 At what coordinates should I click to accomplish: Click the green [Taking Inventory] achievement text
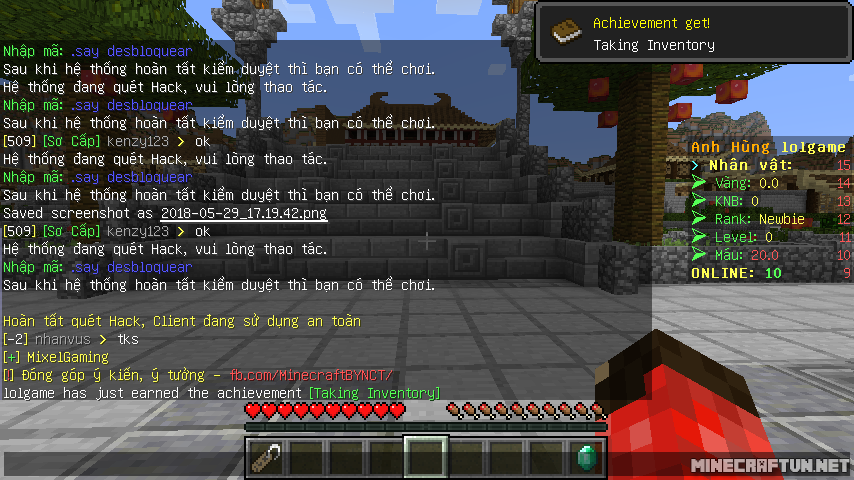click(374, 393)
